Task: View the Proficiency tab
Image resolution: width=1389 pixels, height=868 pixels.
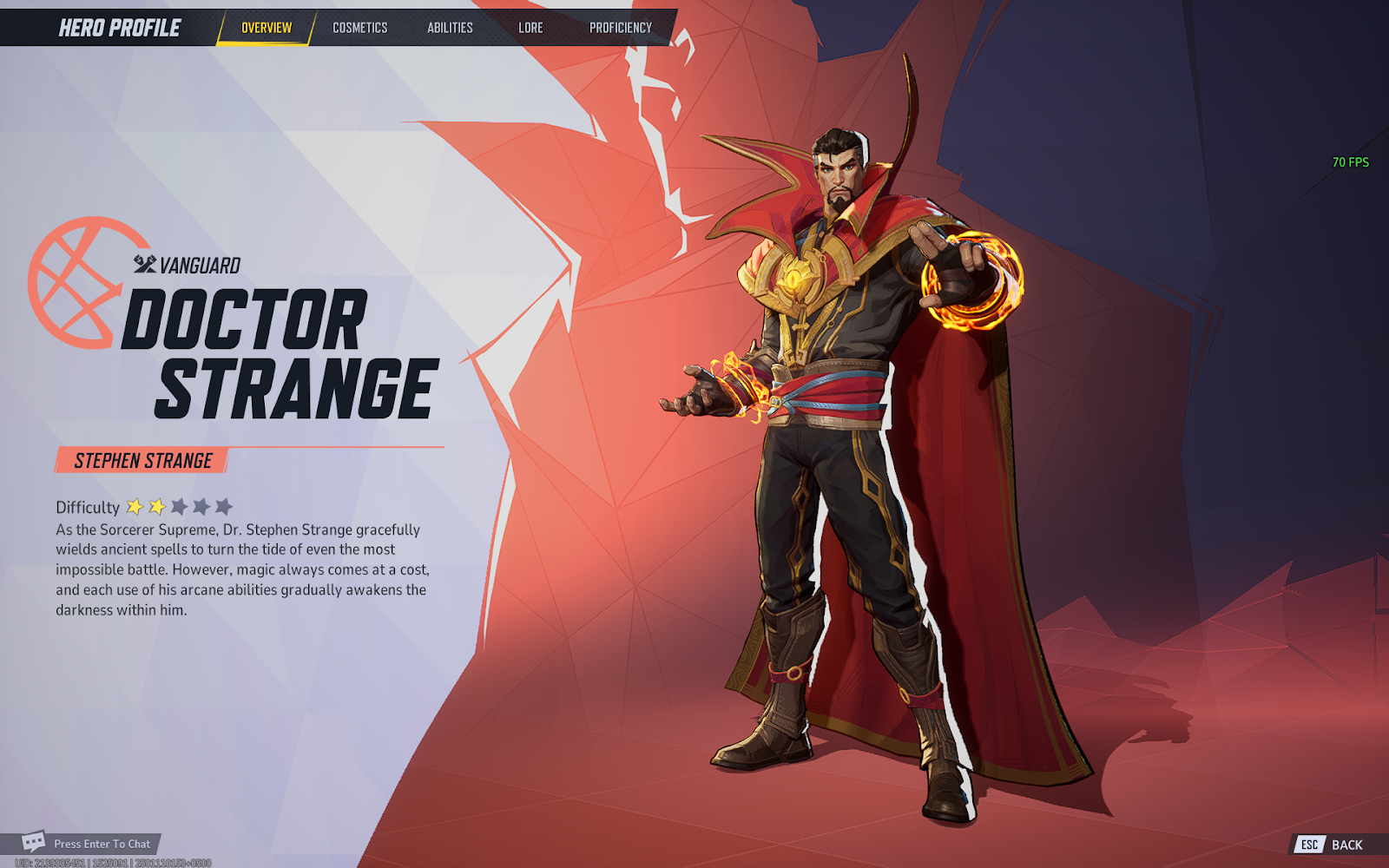Action: [620, 28]
